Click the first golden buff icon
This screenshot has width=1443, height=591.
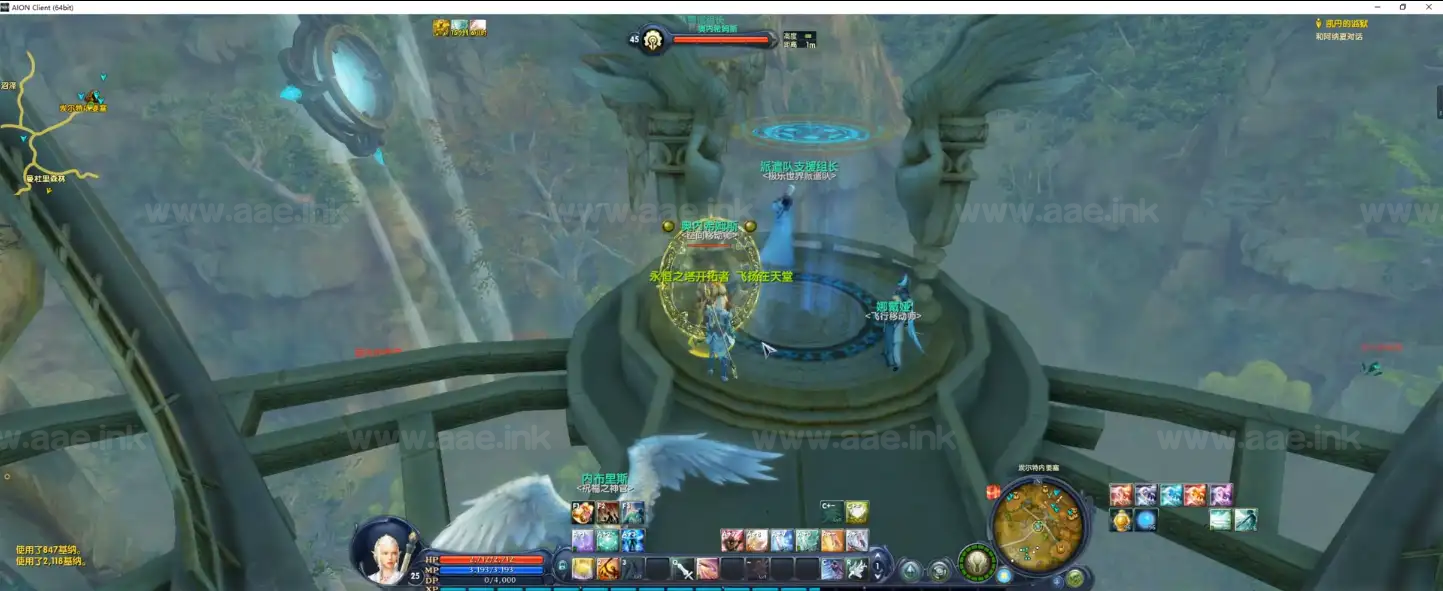click(441, 27)
